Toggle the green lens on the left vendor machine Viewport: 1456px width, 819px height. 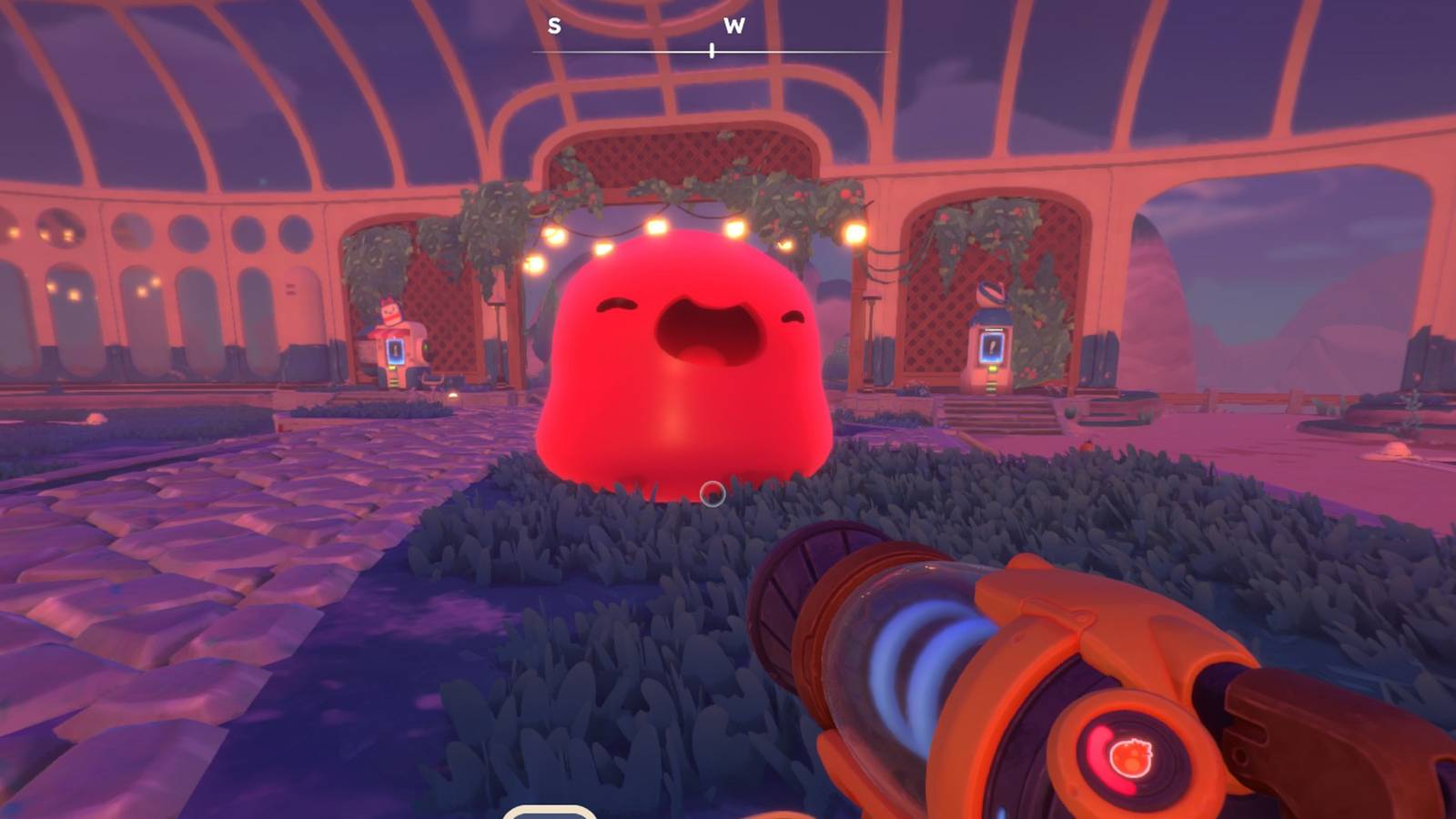(x=426, y=348)
